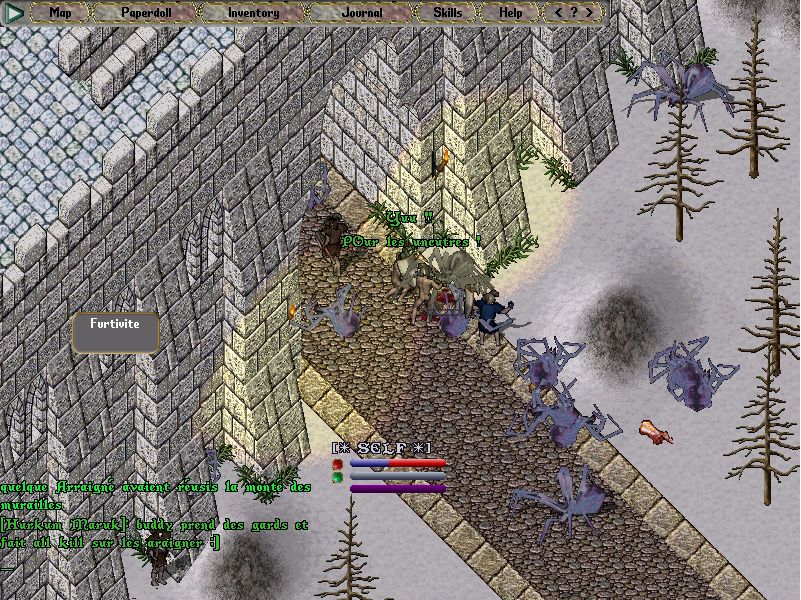The image size is (801, 600).
Task: Open the Journal
Action: [x=361, y=13]
